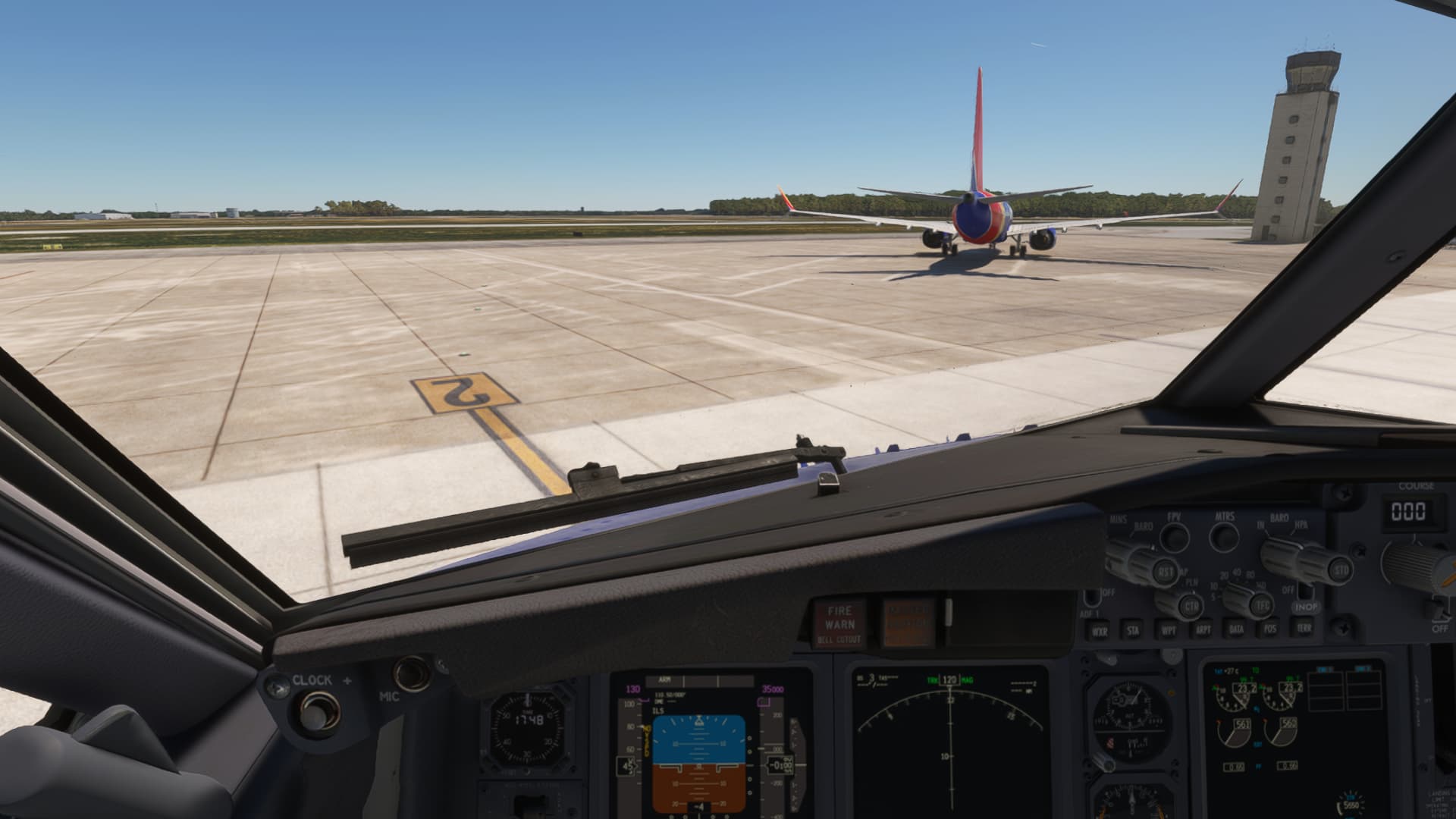Push the RST button on minimums knob
This screenshot has height=819, width=1456.
point(1165,572)
